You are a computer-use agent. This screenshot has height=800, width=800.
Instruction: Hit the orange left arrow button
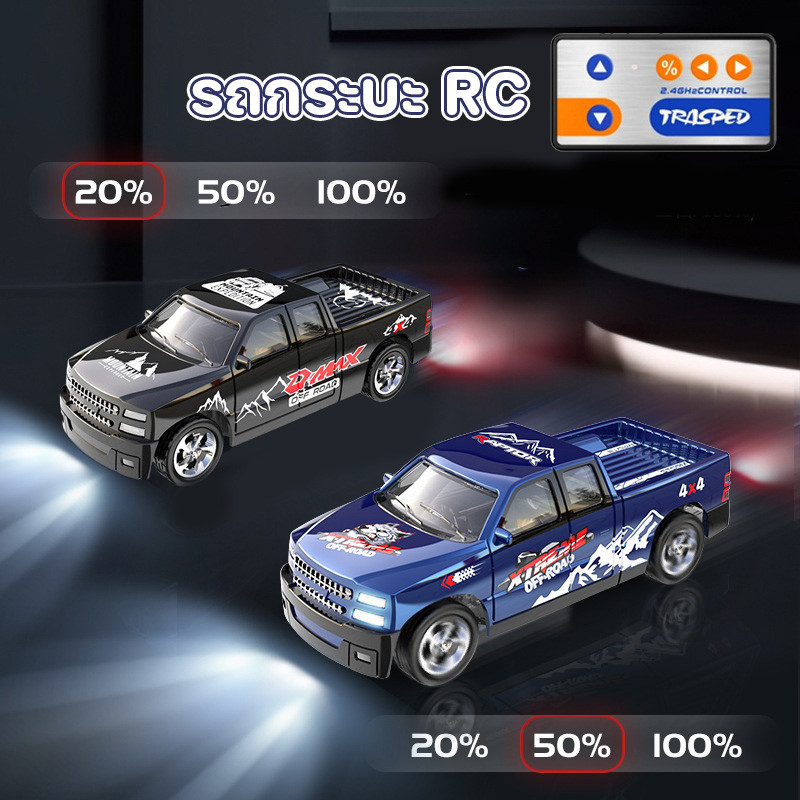704,68
